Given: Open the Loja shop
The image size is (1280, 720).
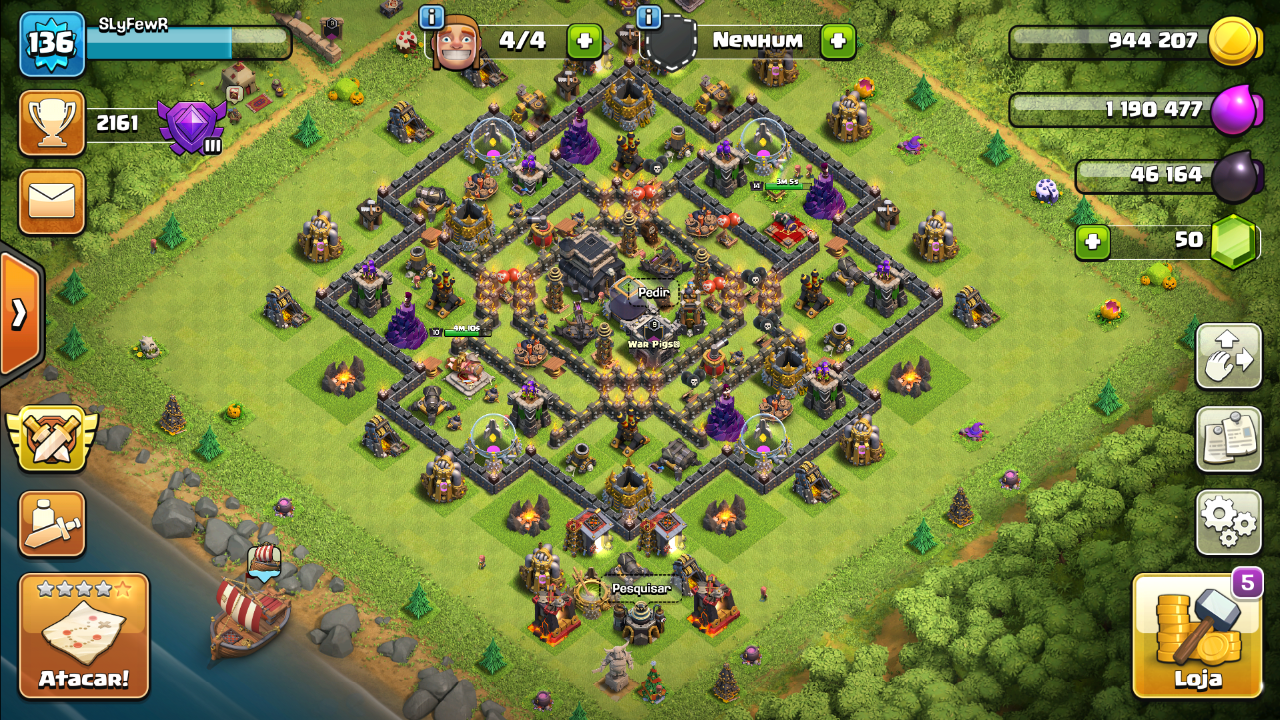Looking at the screenshot, I should [x=1198, y=636].
